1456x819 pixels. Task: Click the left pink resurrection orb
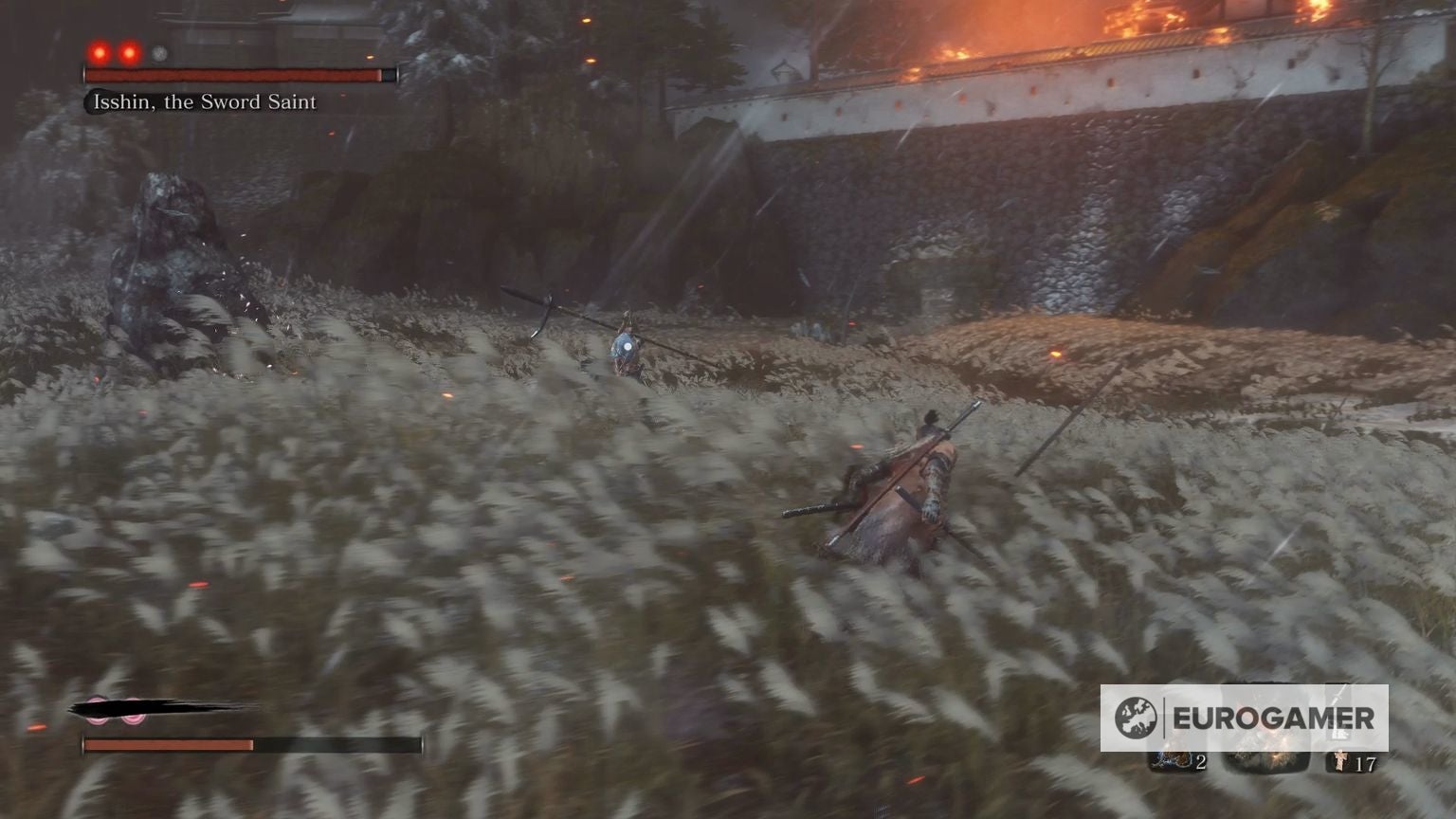point(97,709)
